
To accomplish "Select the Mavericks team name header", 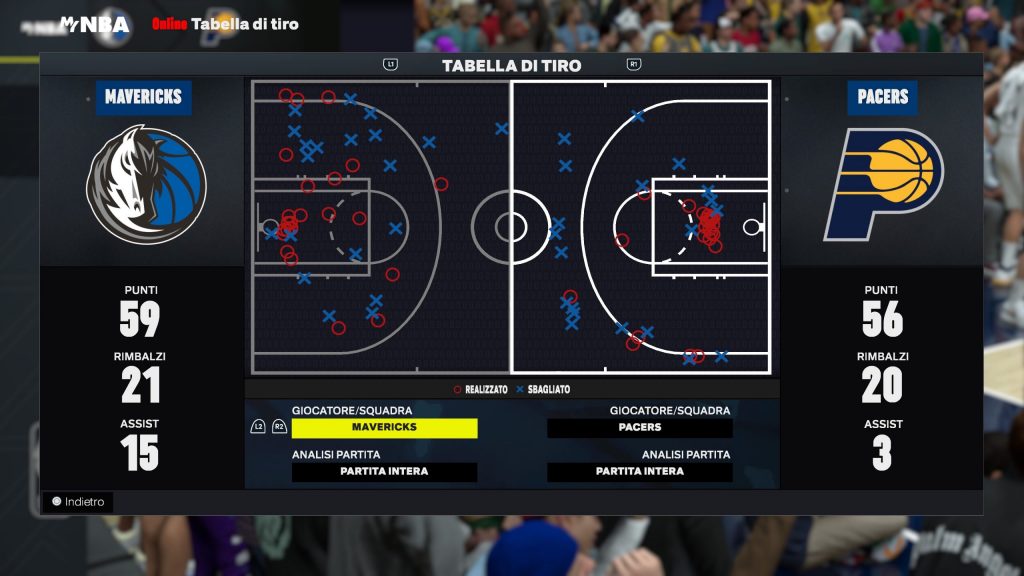I will (x=144, y=97).
